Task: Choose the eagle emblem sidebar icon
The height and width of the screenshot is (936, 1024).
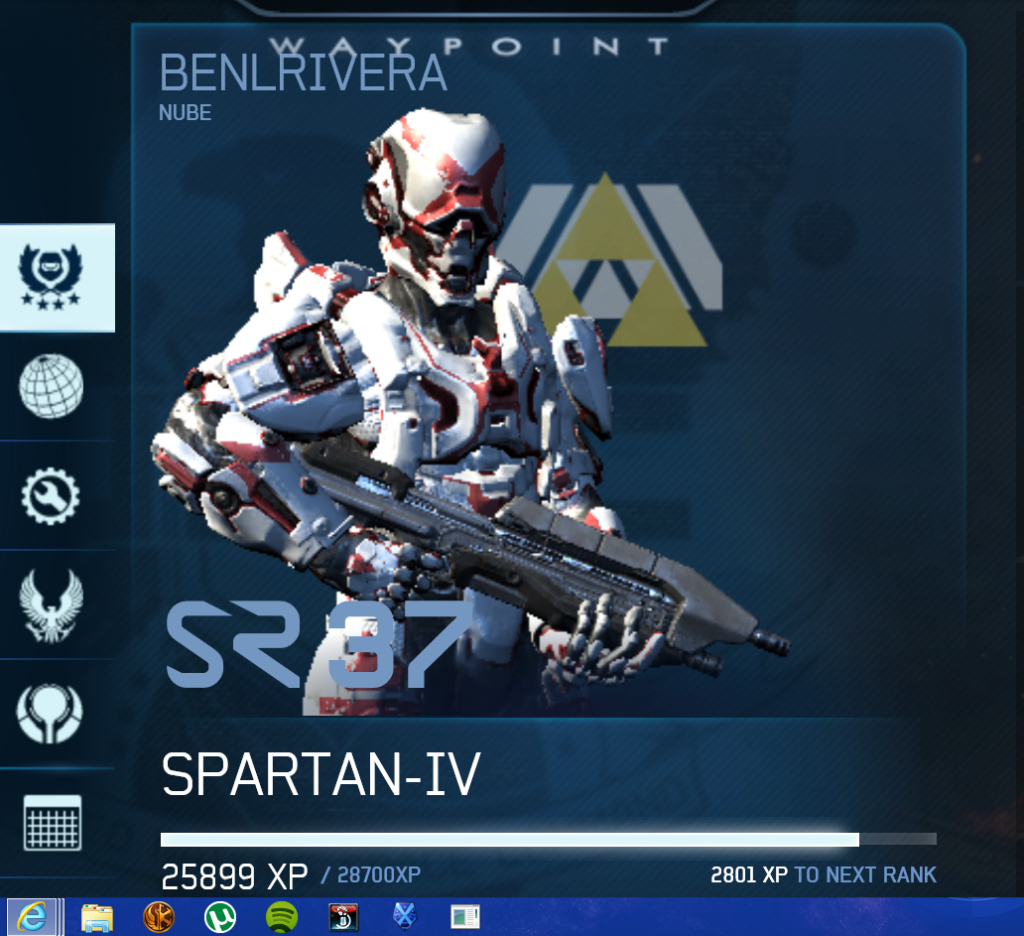Action: [x=51, y=604]
